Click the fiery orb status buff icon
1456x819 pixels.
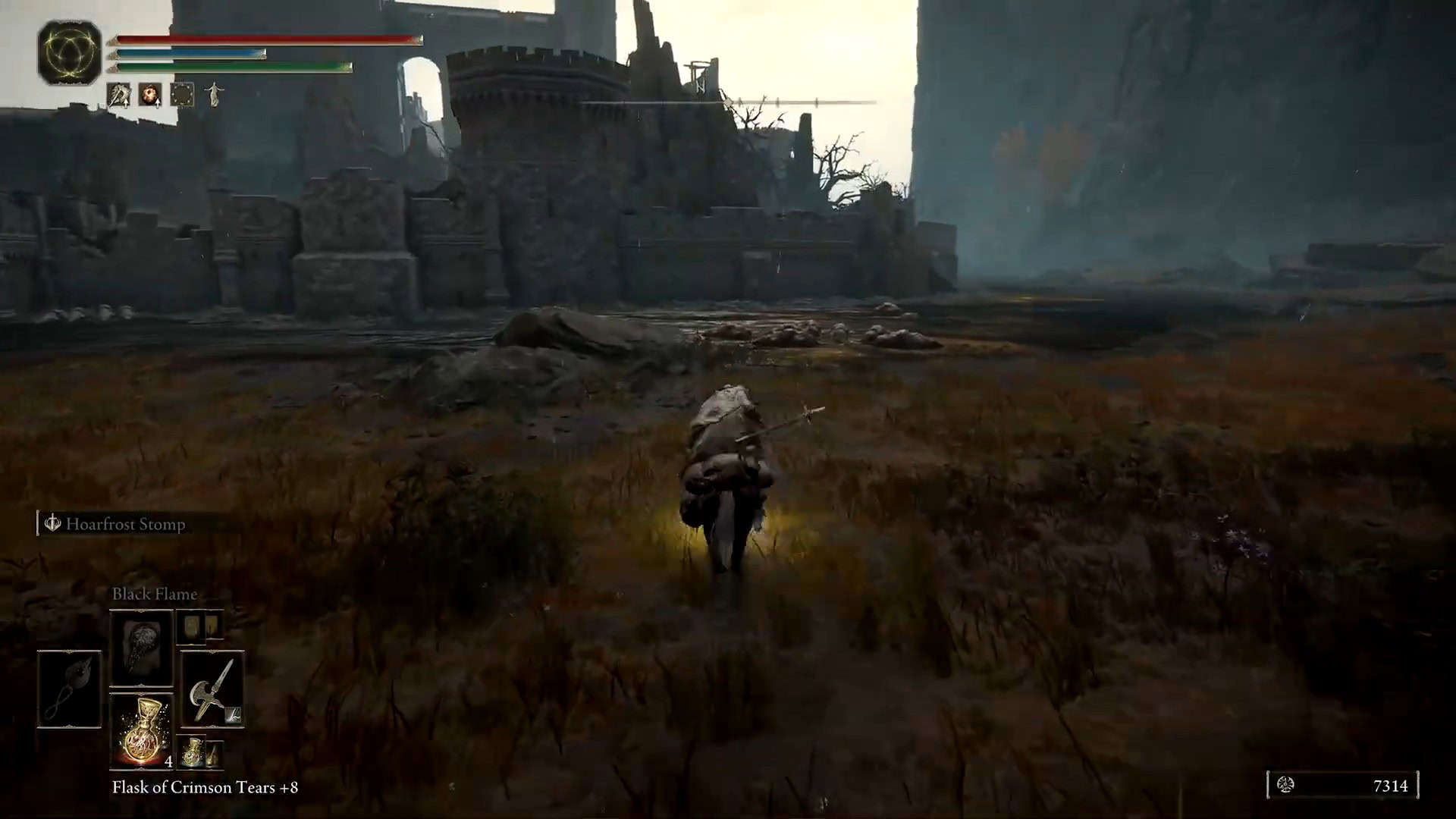150,95
